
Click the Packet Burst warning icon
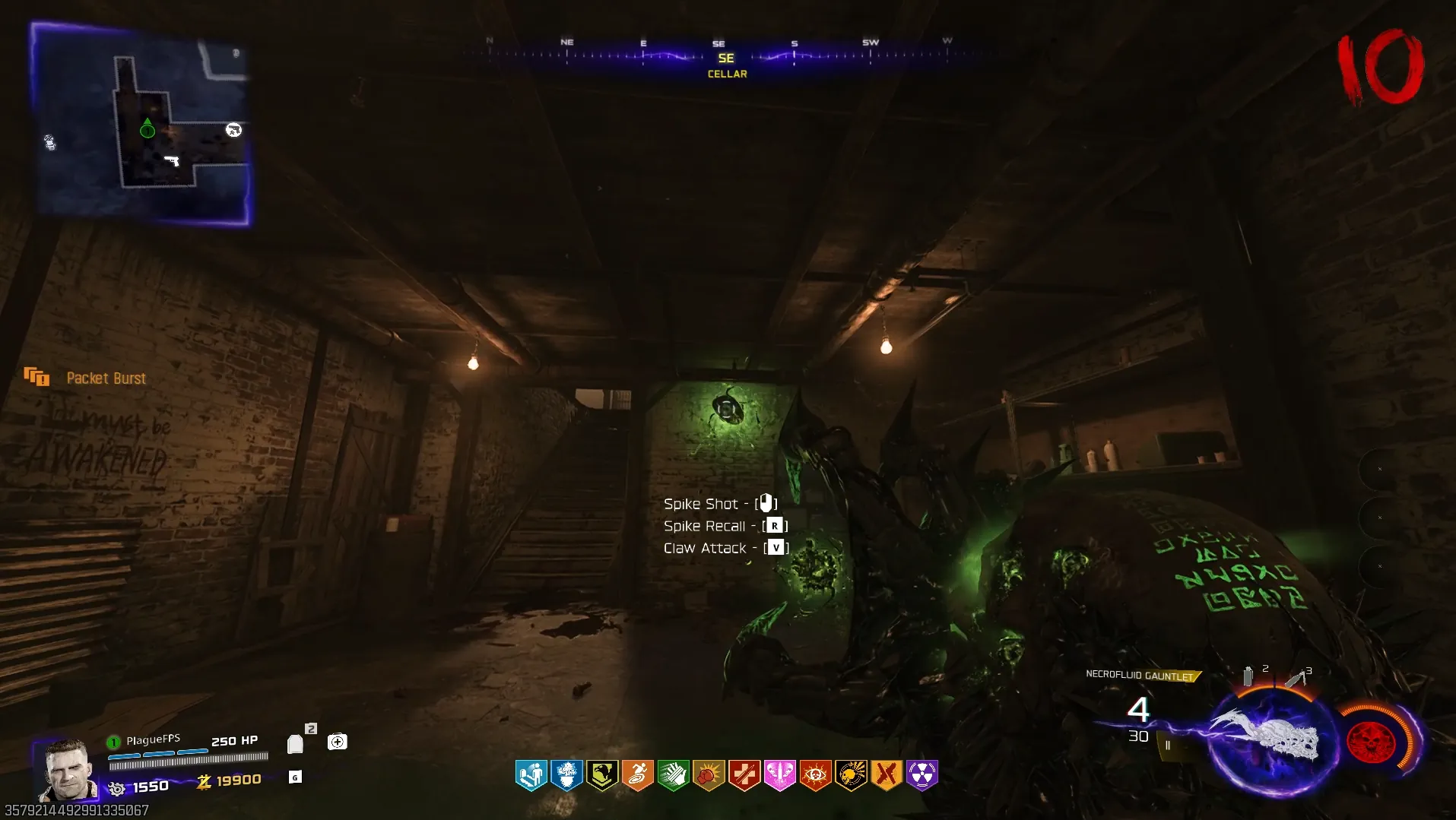[36, 376]
